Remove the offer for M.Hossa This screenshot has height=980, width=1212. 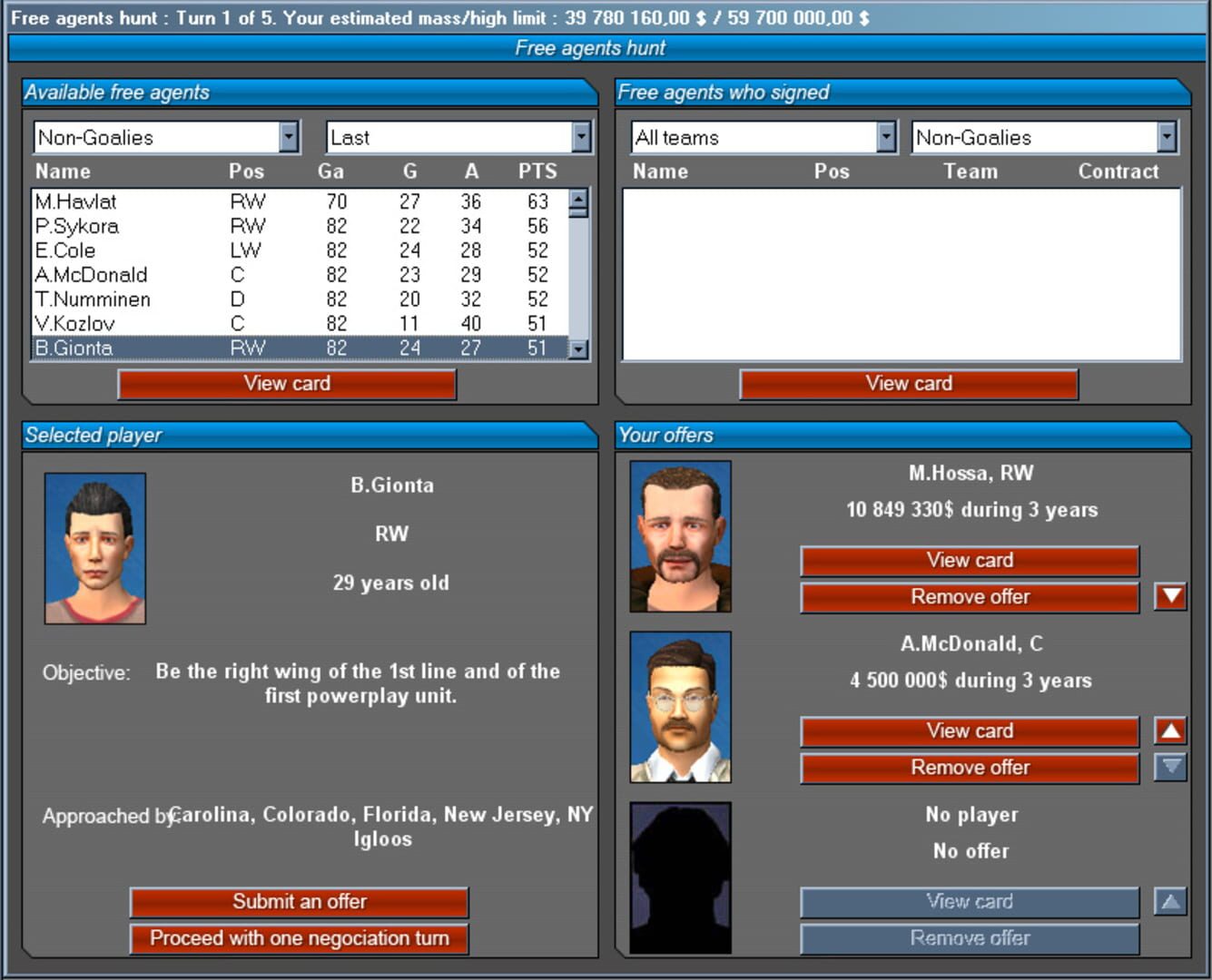point(969,597)
